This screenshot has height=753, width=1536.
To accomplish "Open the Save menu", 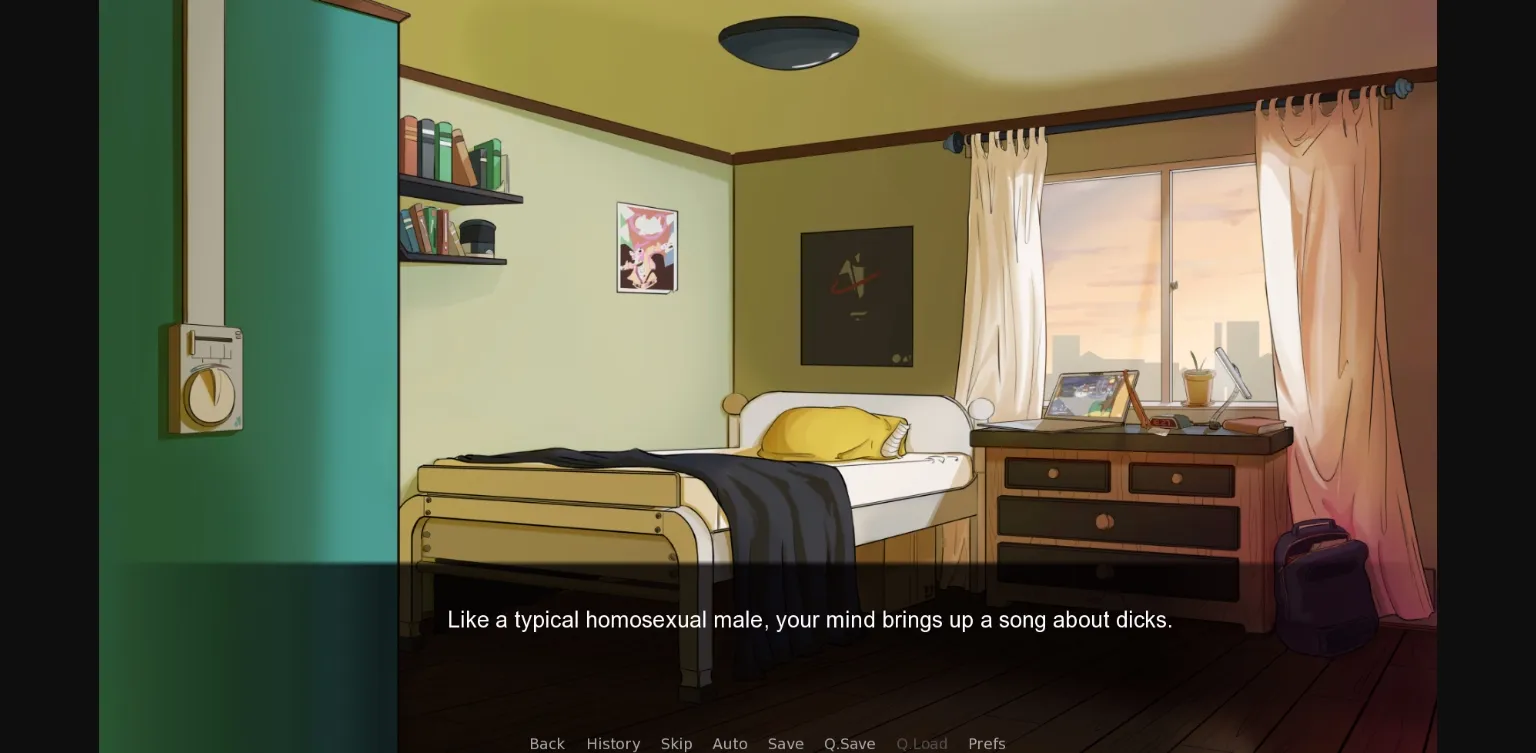I will coord(786,744).
